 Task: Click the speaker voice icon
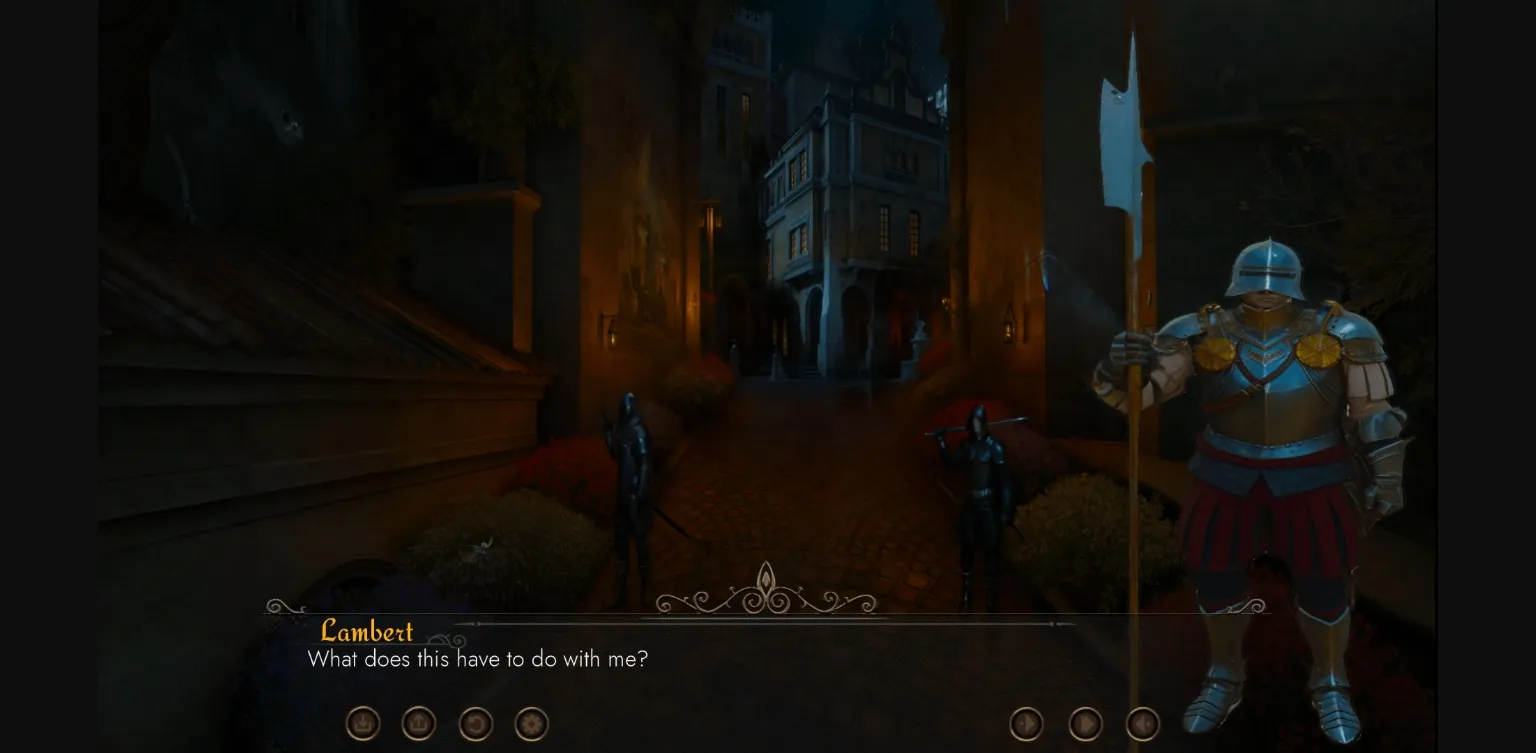pos(1142,723)
